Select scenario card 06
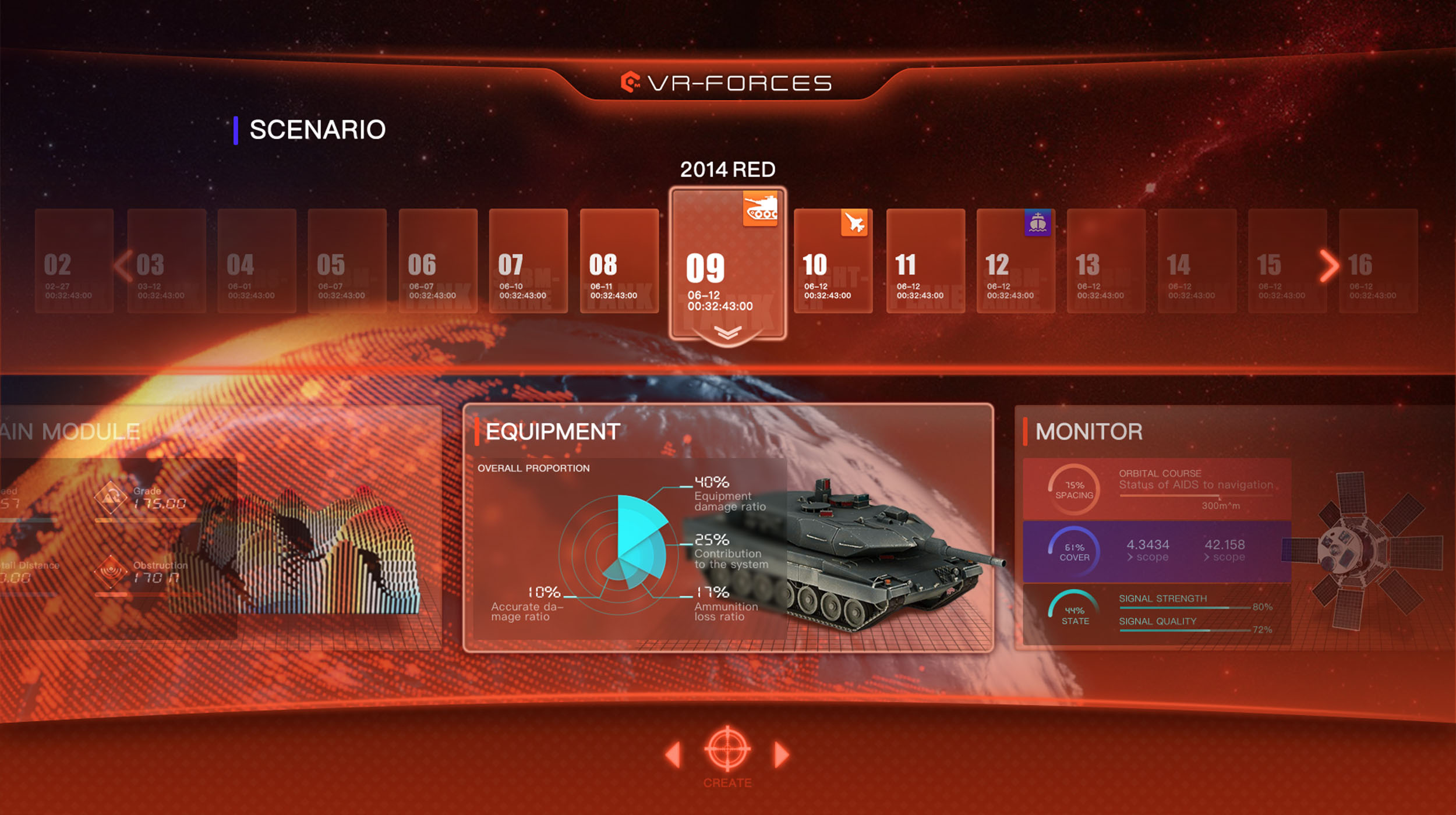The width and height of the screenshot is (1456, 815). 437,261
